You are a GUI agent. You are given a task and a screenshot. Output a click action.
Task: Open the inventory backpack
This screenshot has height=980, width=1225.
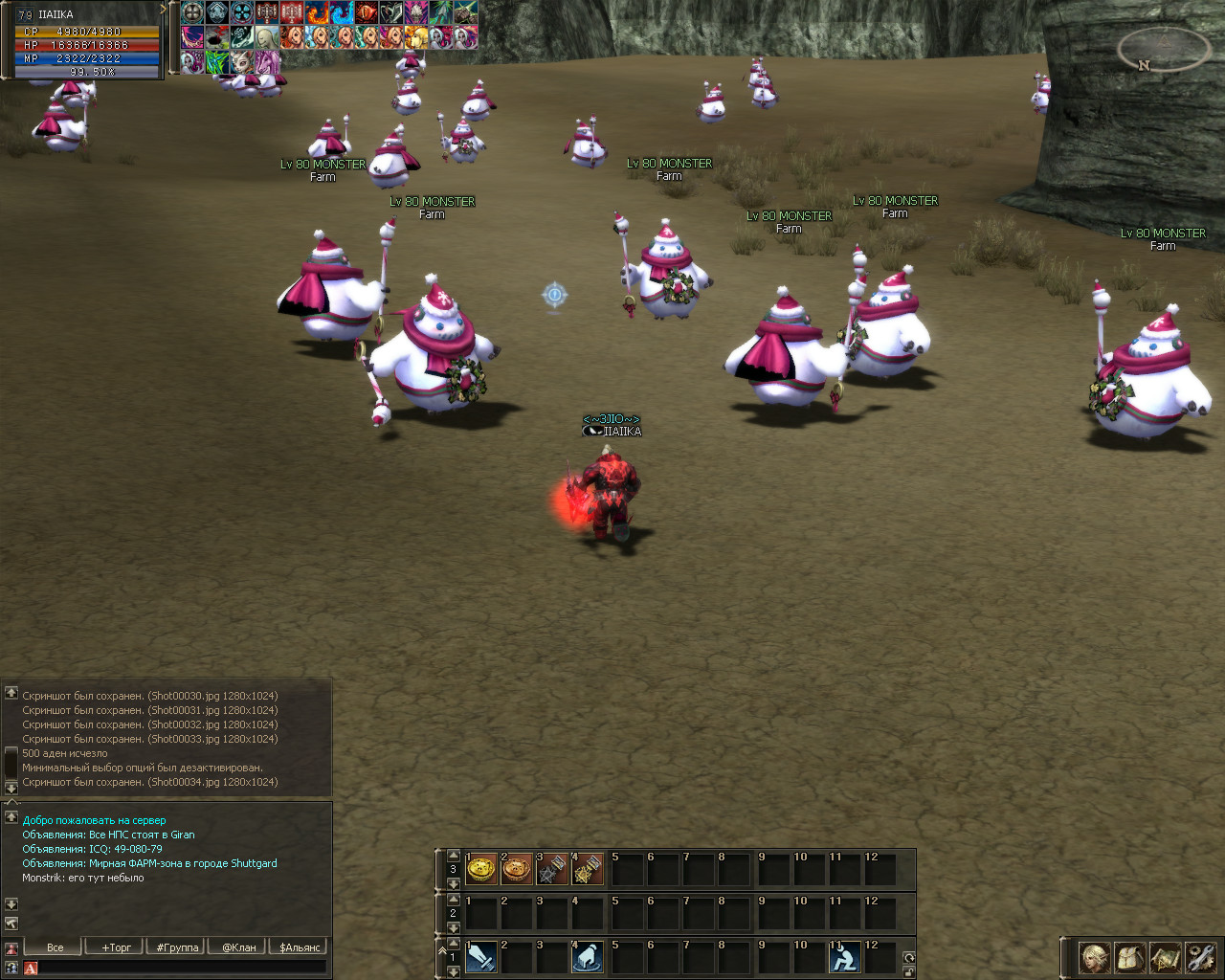coord(1130,957)
